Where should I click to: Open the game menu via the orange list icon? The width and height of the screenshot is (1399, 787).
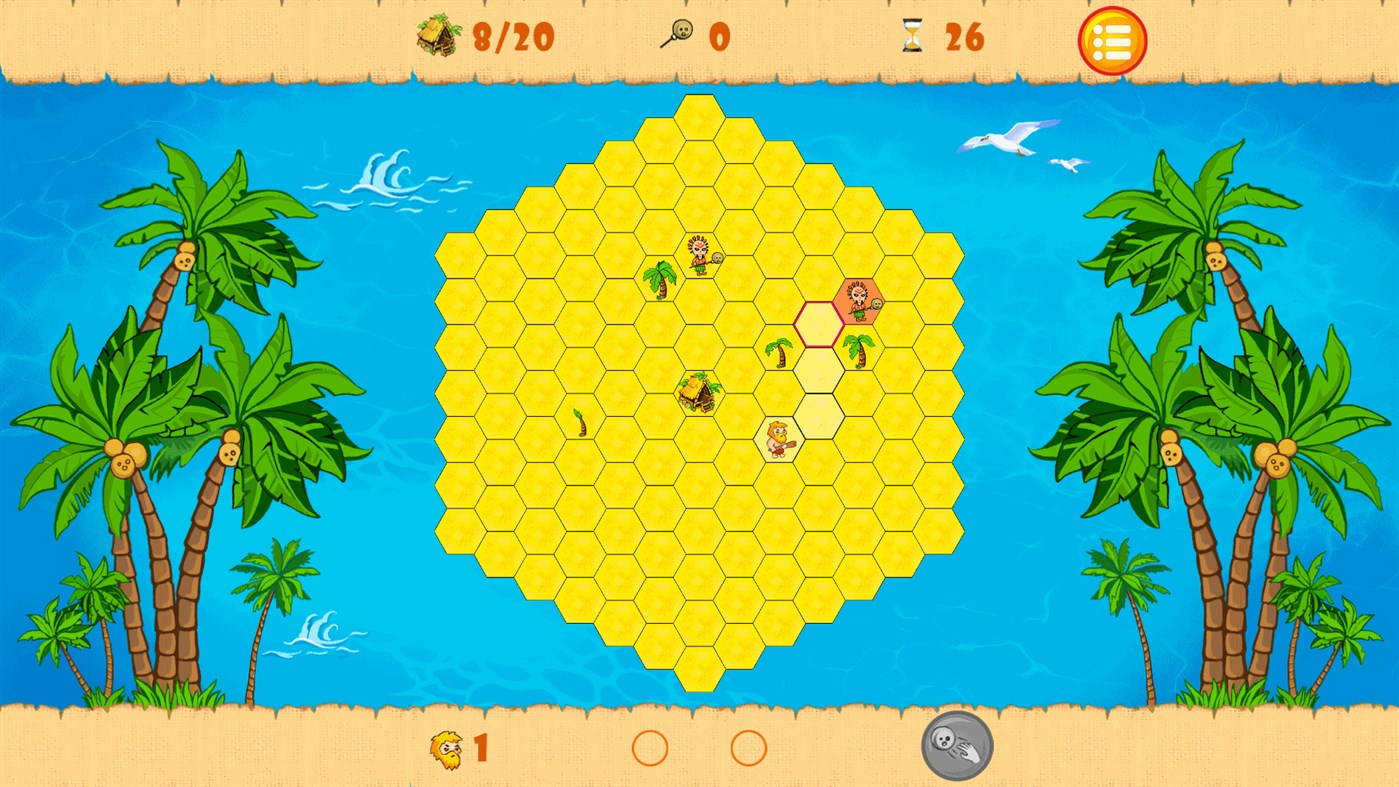pyautogui.click(x=1112, y=40)
